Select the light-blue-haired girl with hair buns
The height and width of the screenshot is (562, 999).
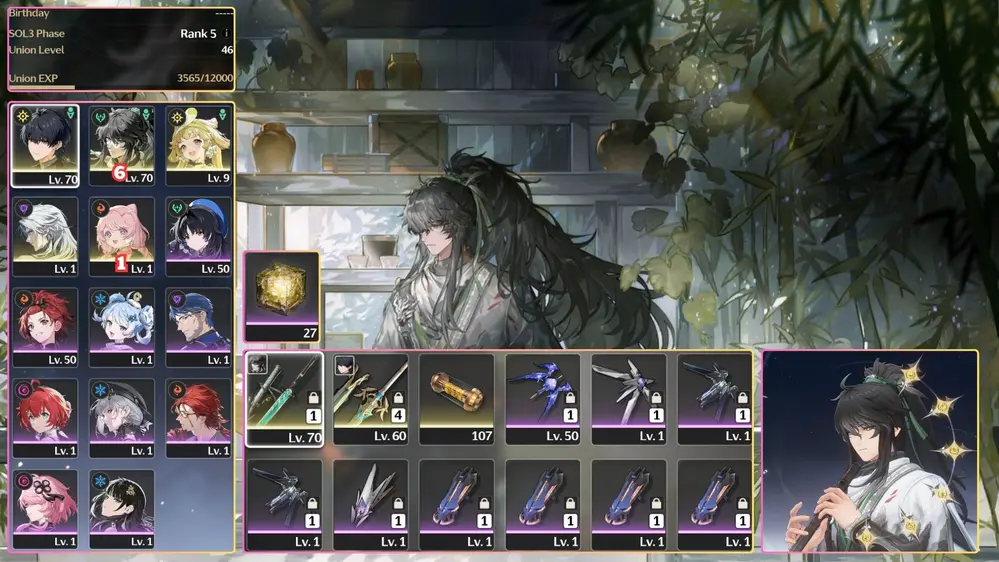point(122,327)
